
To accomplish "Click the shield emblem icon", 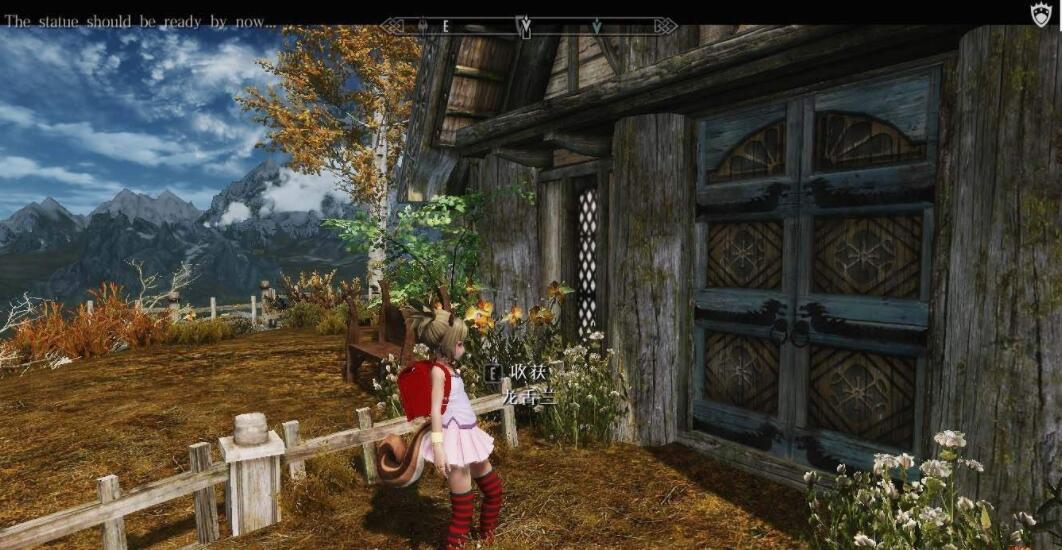I will click(x=1041, y=13).
